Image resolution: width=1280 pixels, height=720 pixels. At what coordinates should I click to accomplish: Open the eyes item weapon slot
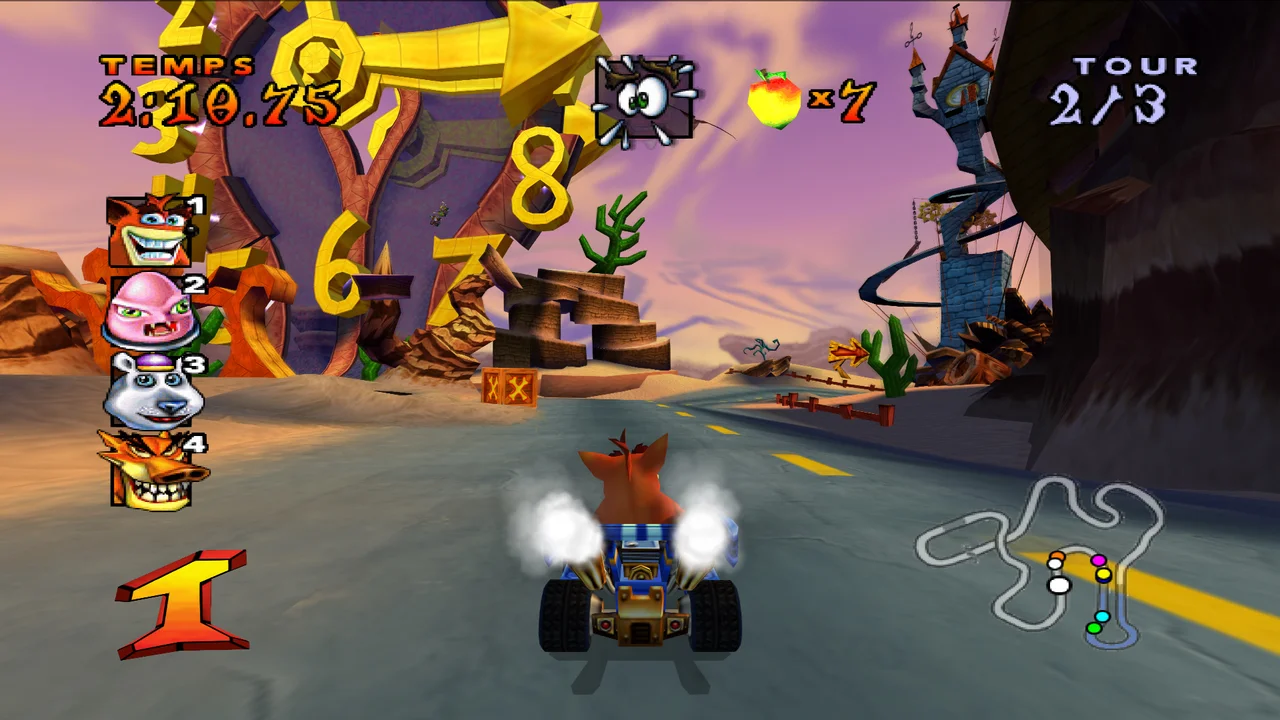click(645, 100)
